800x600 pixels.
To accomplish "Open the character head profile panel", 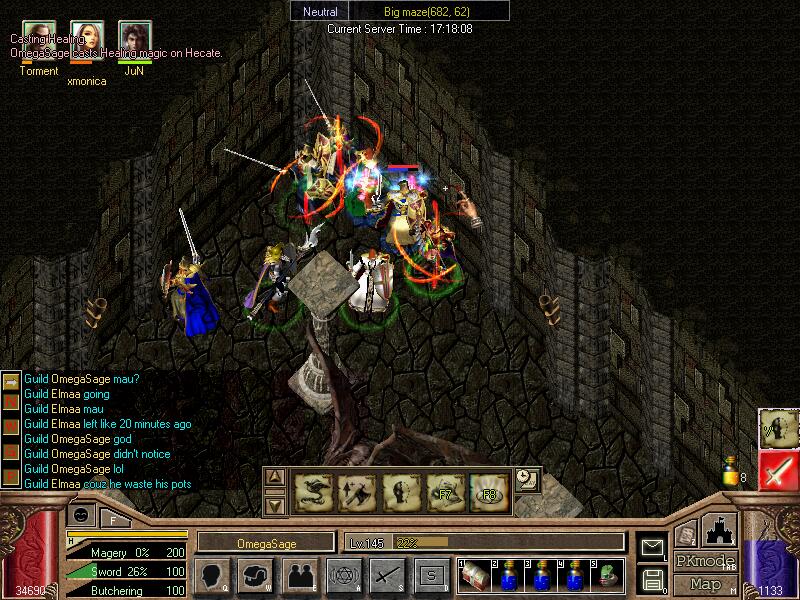I will (212, 575).
